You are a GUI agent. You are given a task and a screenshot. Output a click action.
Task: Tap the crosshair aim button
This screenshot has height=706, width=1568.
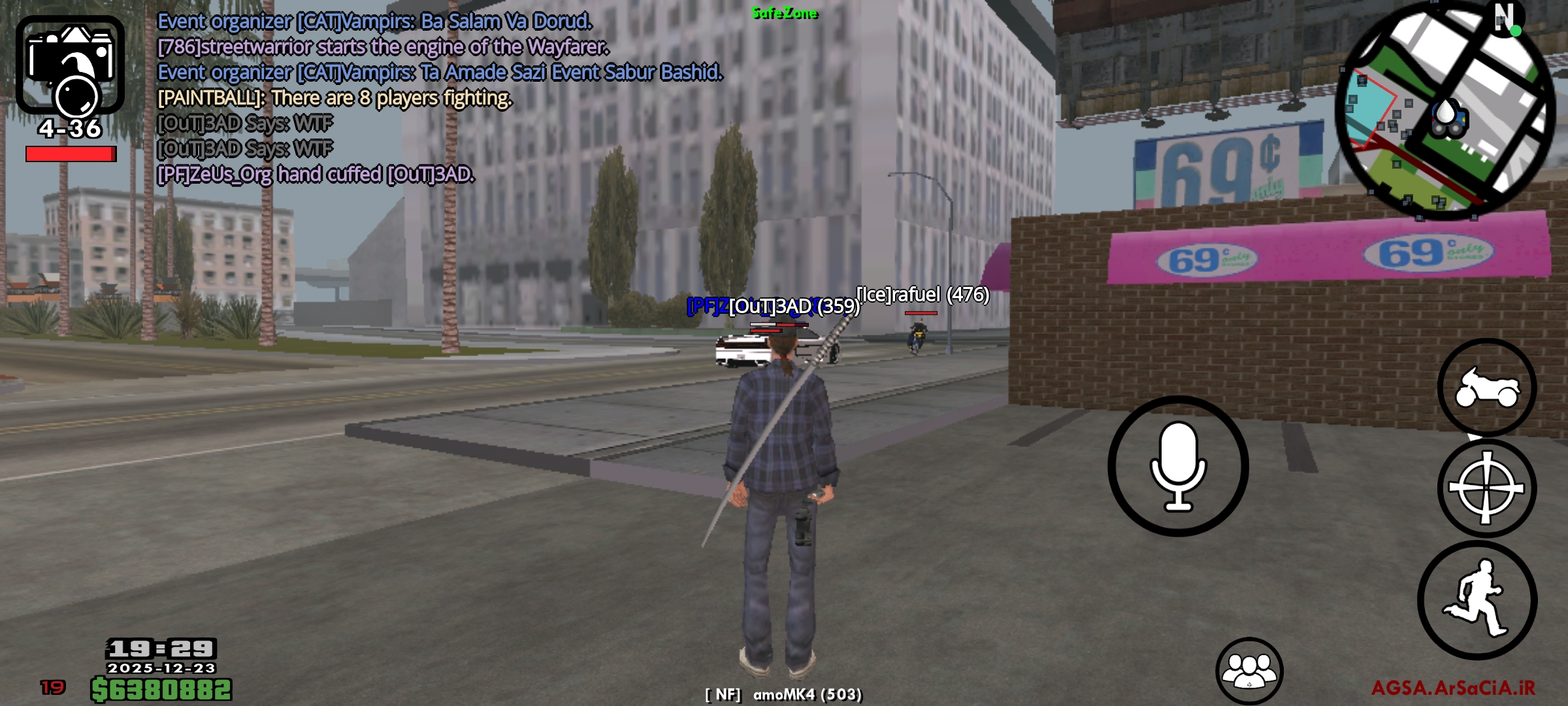1486,488
